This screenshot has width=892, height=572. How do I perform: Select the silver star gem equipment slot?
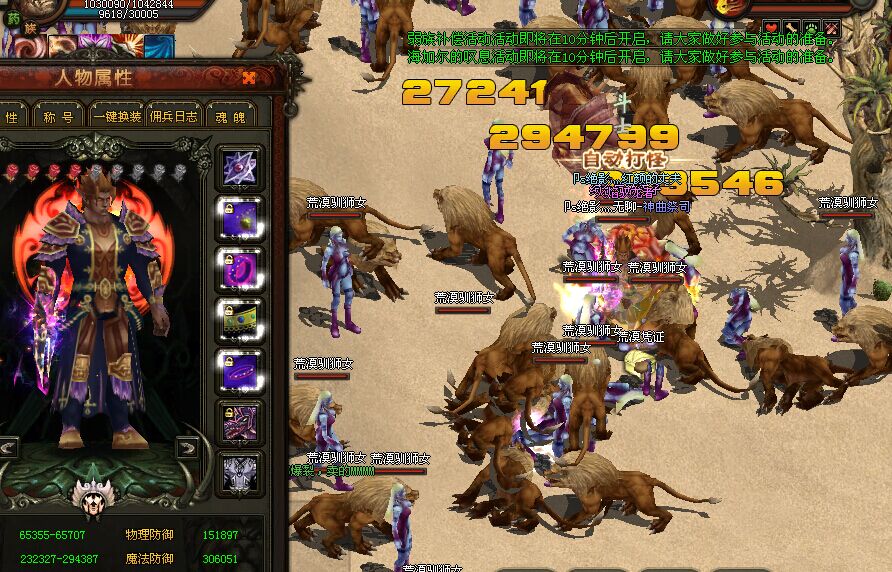(240, 167)
